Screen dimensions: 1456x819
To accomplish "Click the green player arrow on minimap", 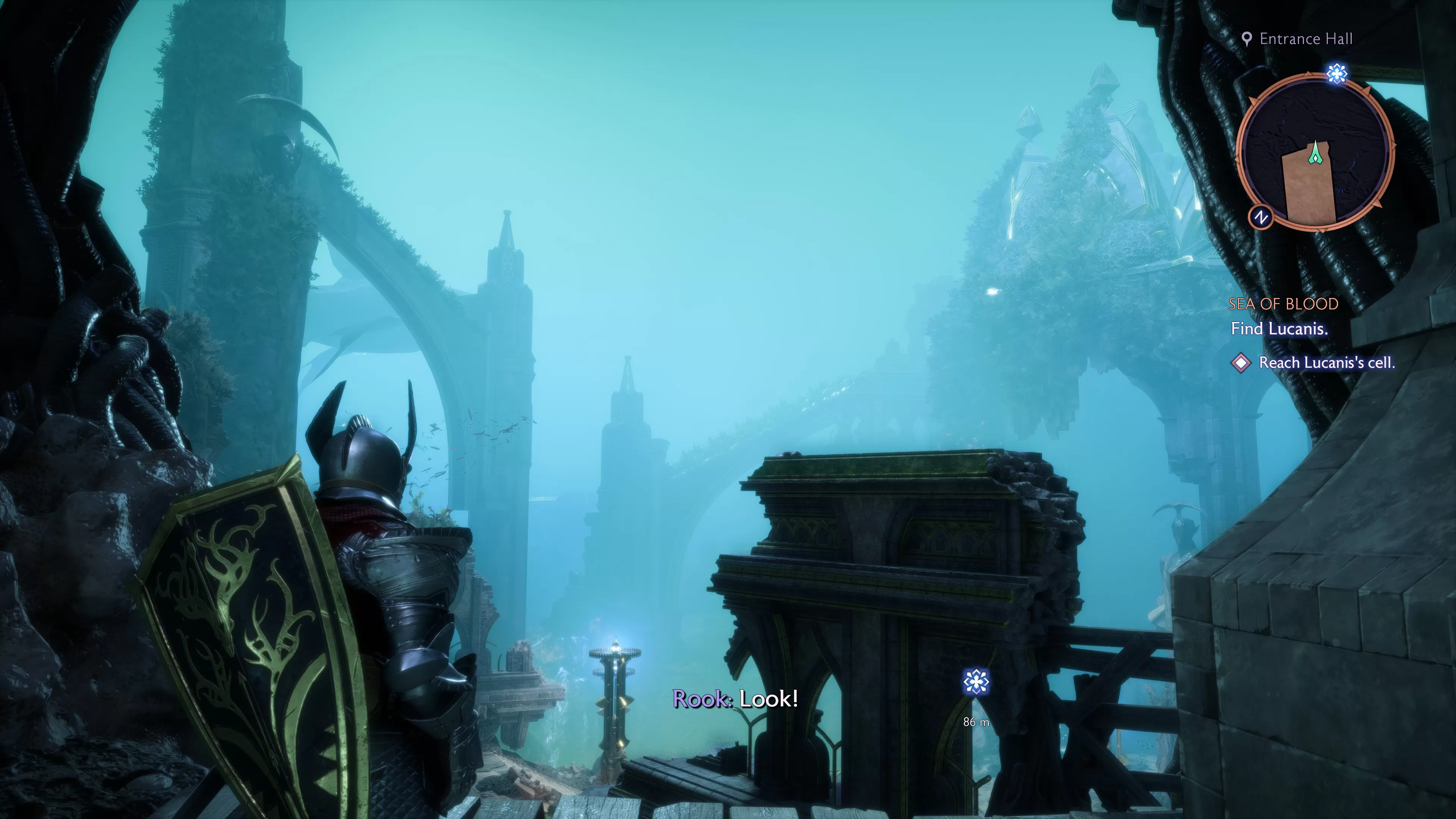I will coord(1316,152).
